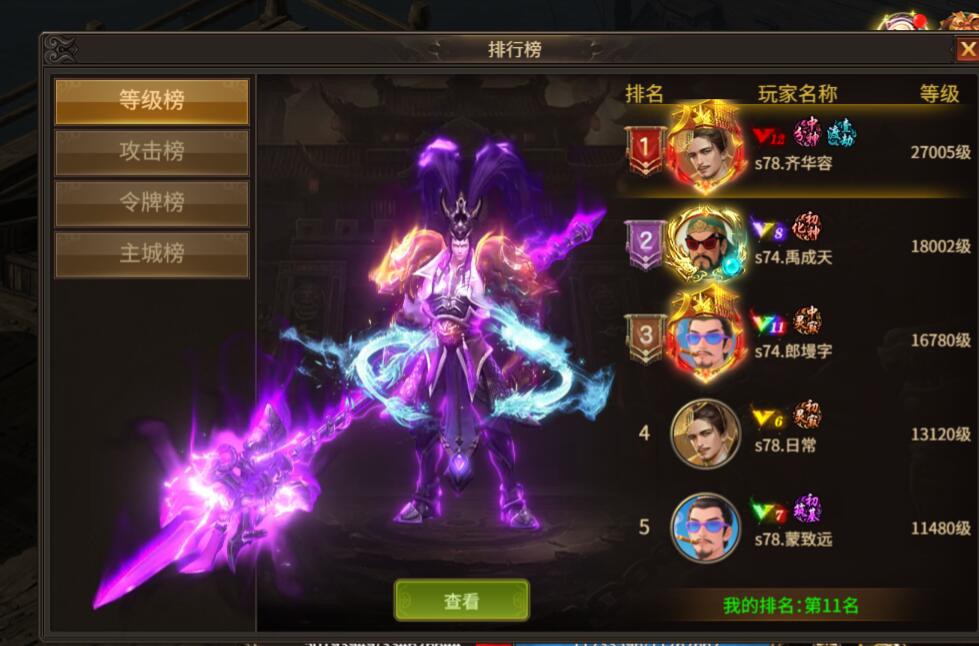
Task: Click the green 查看 button
Action: point(461,600)
